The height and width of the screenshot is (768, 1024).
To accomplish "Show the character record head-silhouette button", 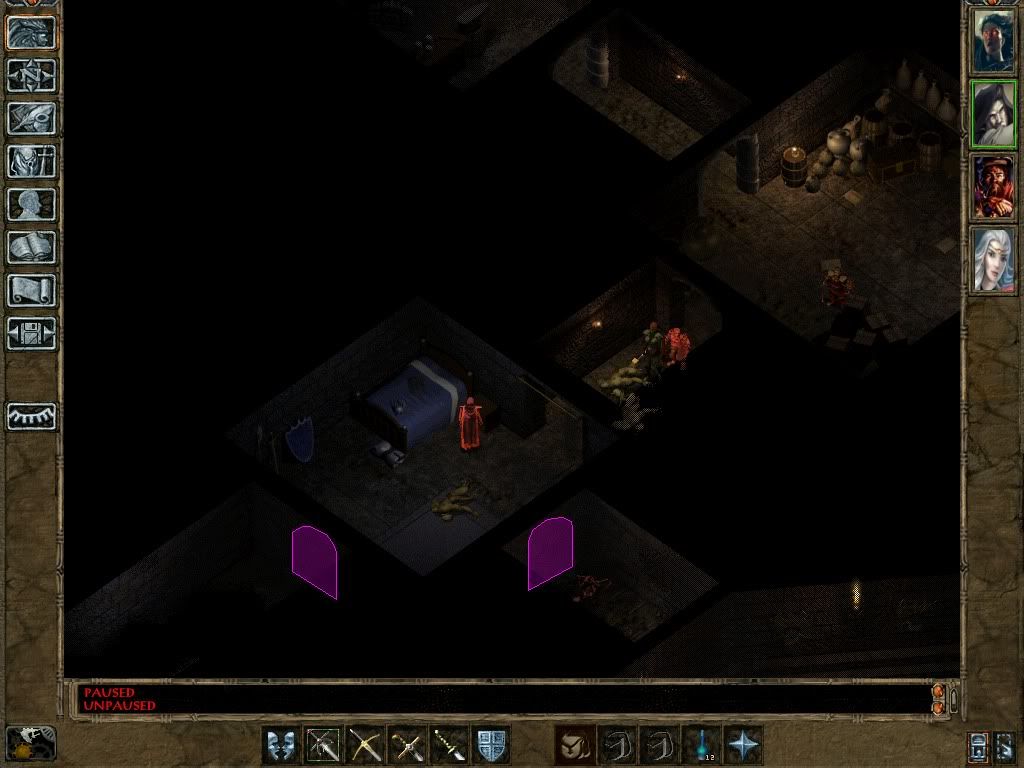I will click(32, 204).
